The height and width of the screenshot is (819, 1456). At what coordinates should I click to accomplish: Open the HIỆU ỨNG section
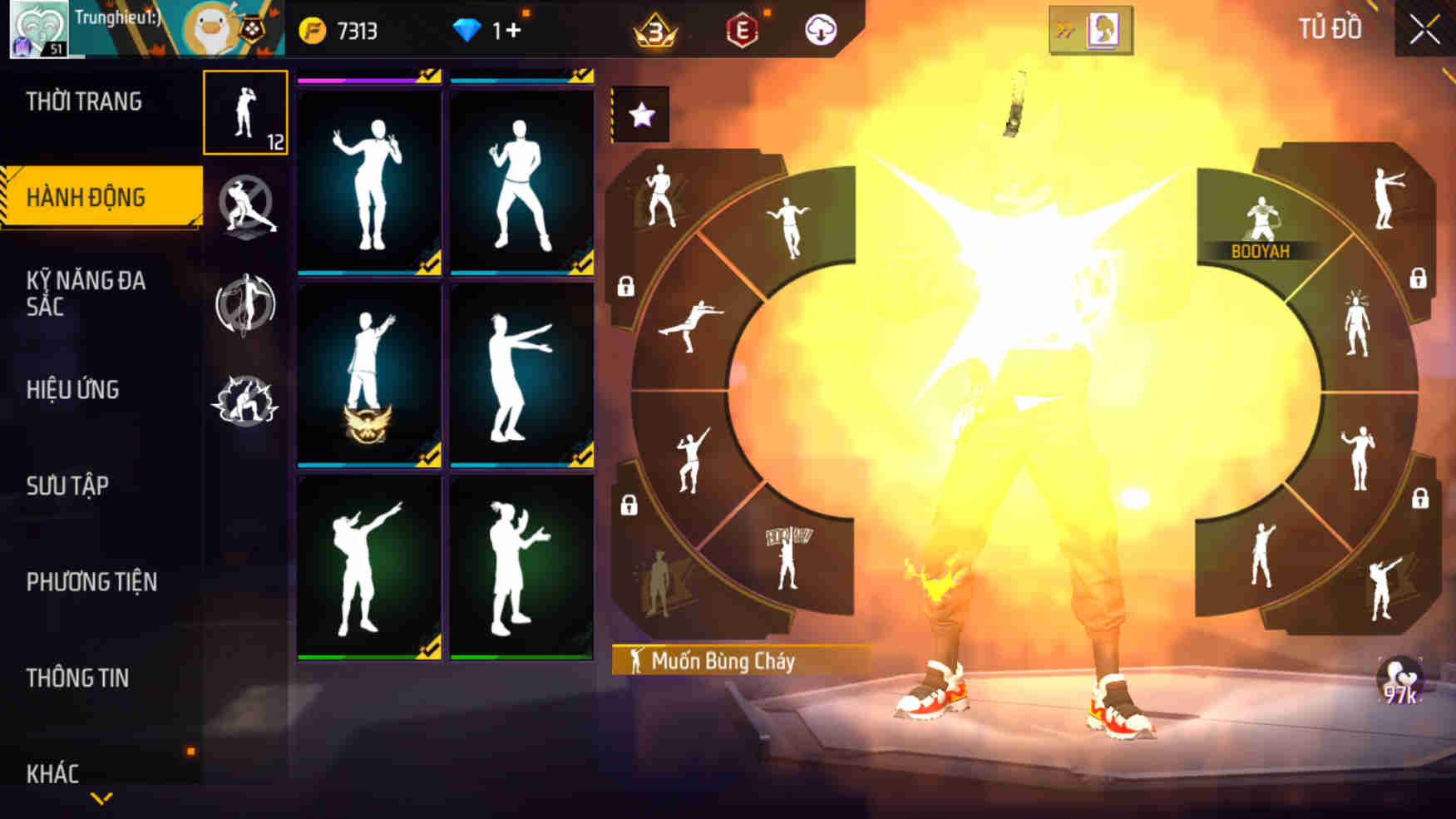(x=75, y=389)
